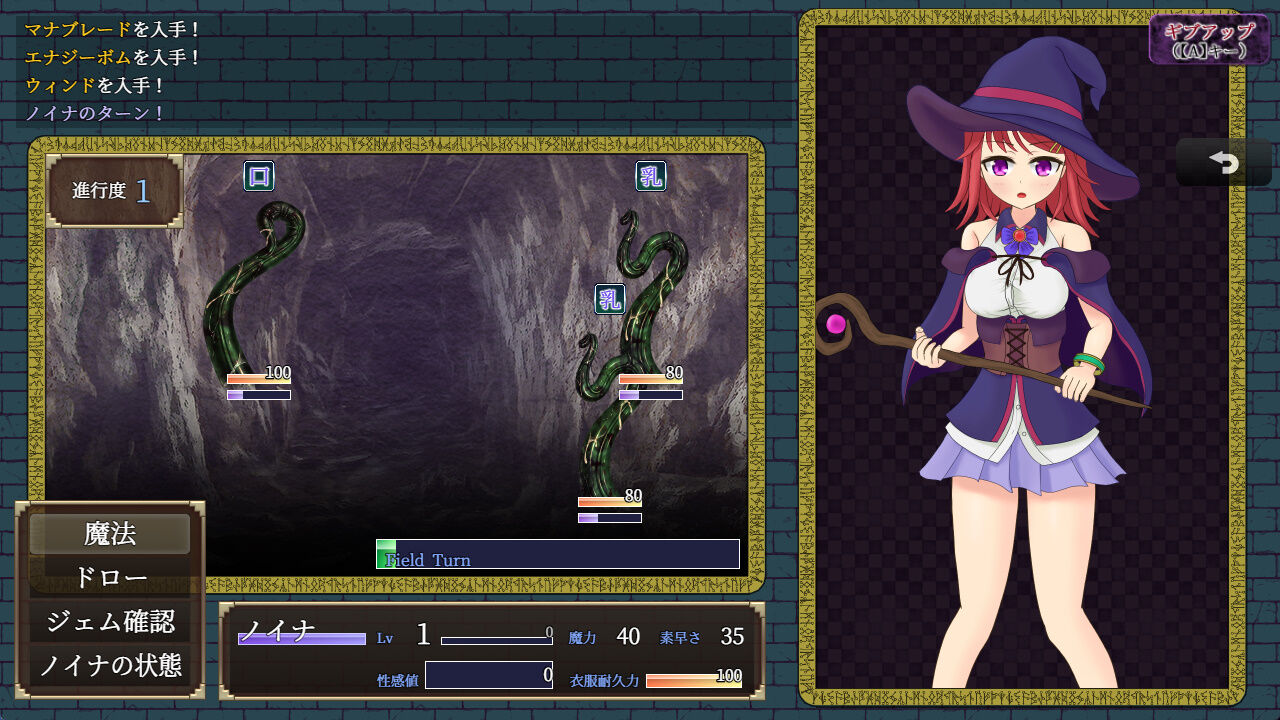Open ジェム確認 to check gems
The width and height of the screenshot is (1280, 720).
tap(110, 620)
